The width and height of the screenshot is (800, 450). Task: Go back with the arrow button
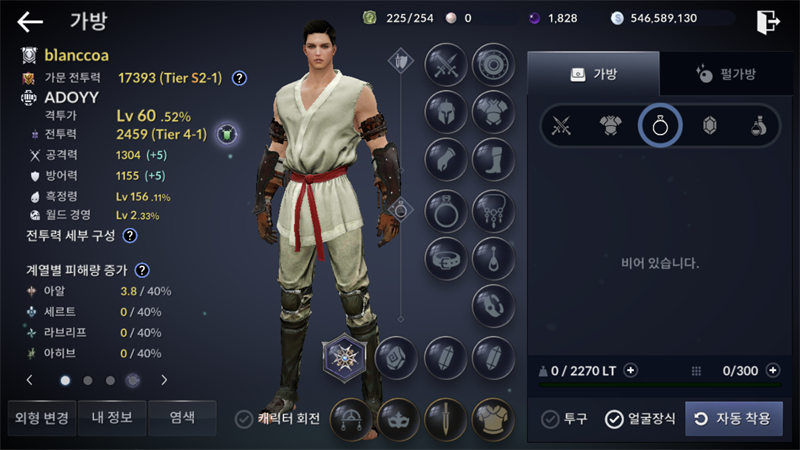(x=31, y=21)
